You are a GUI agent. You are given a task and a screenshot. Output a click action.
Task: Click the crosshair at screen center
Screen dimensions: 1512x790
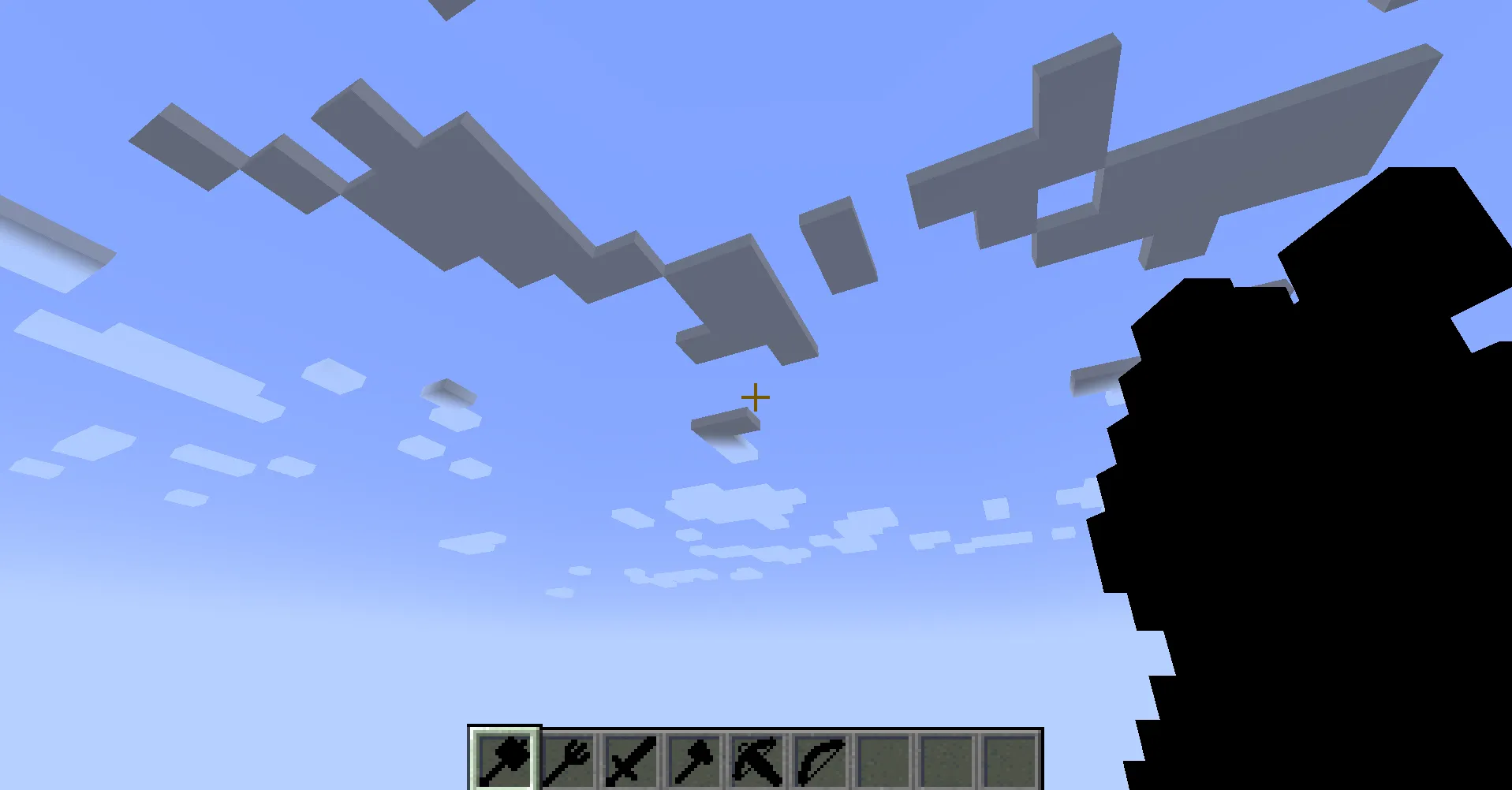click(x=755, y=397)
